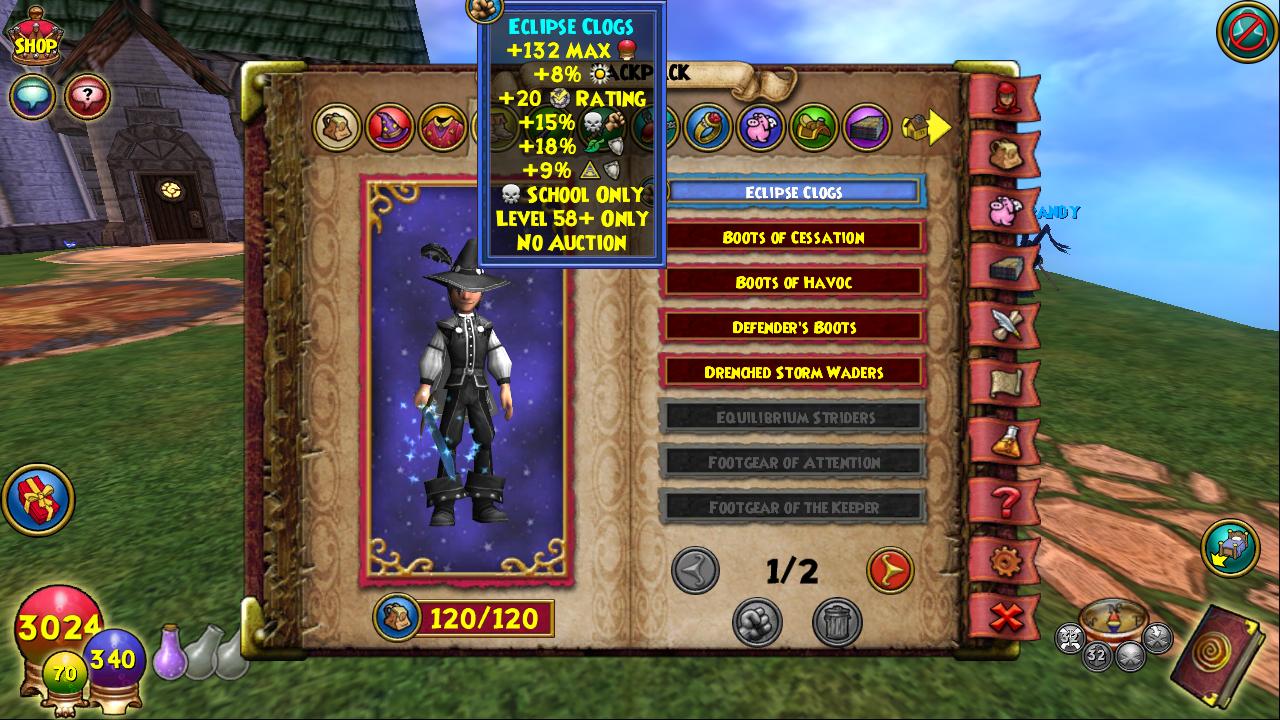This screenshot has height=720, width=1280.
Task: Select Boots of Cessation from the list
Action: [793, 238]
